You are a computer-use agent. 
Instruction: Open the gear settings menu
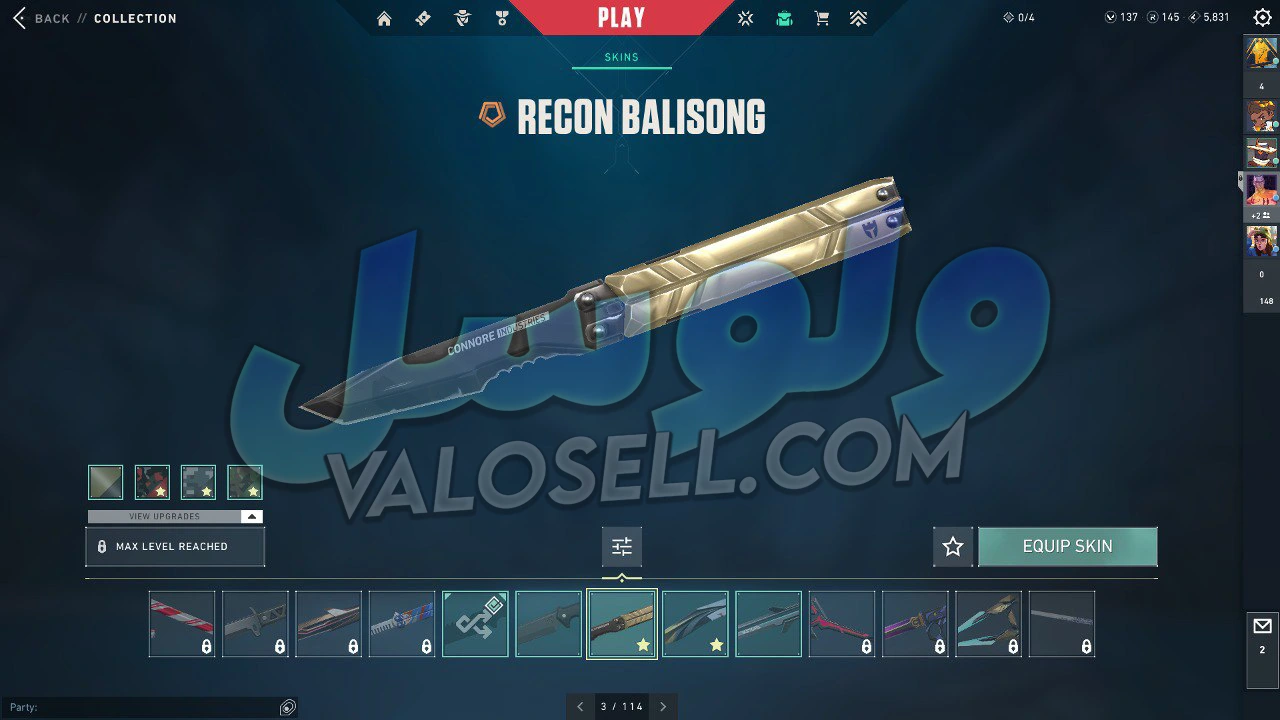[1262, 18]
